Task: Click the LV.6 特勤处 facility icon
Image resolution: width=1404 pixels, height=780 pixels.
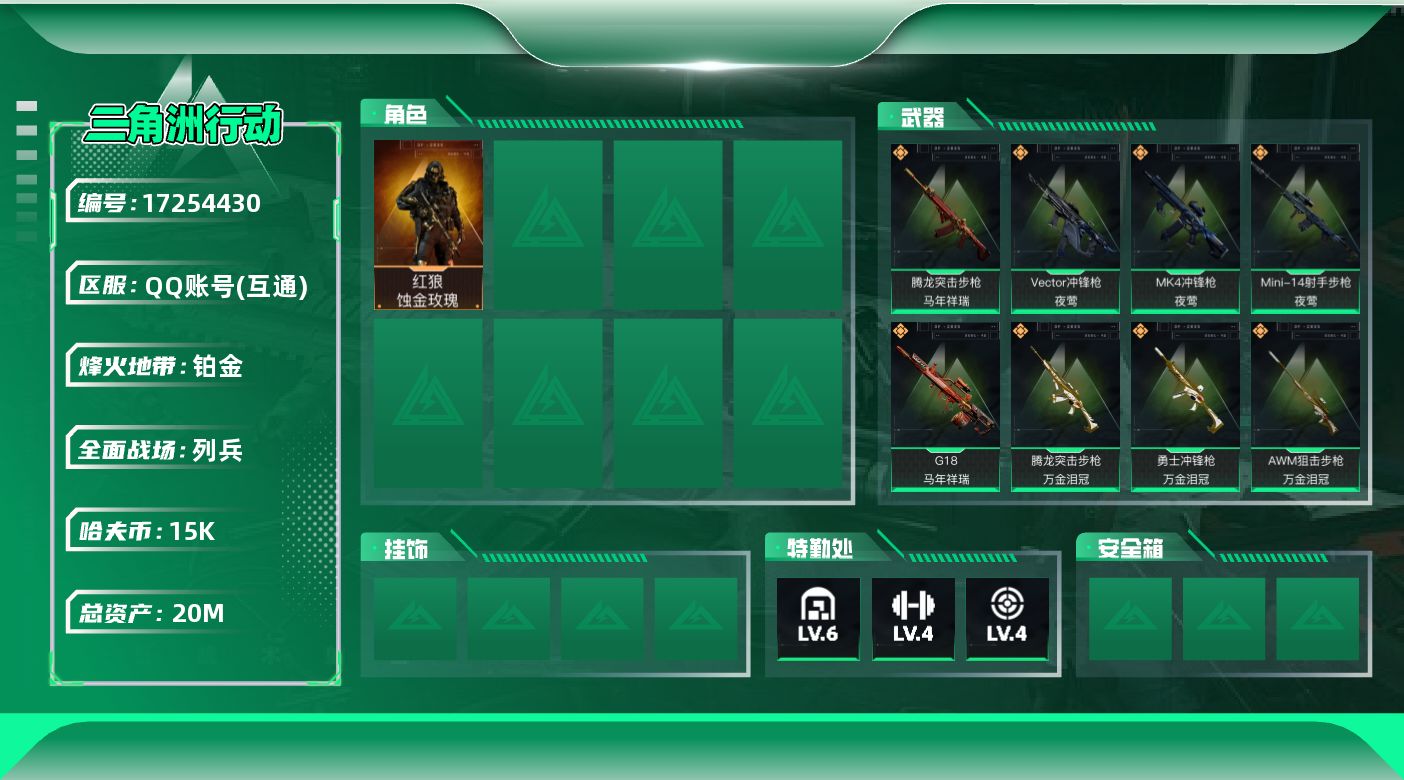Action: (x=818, y=617)
